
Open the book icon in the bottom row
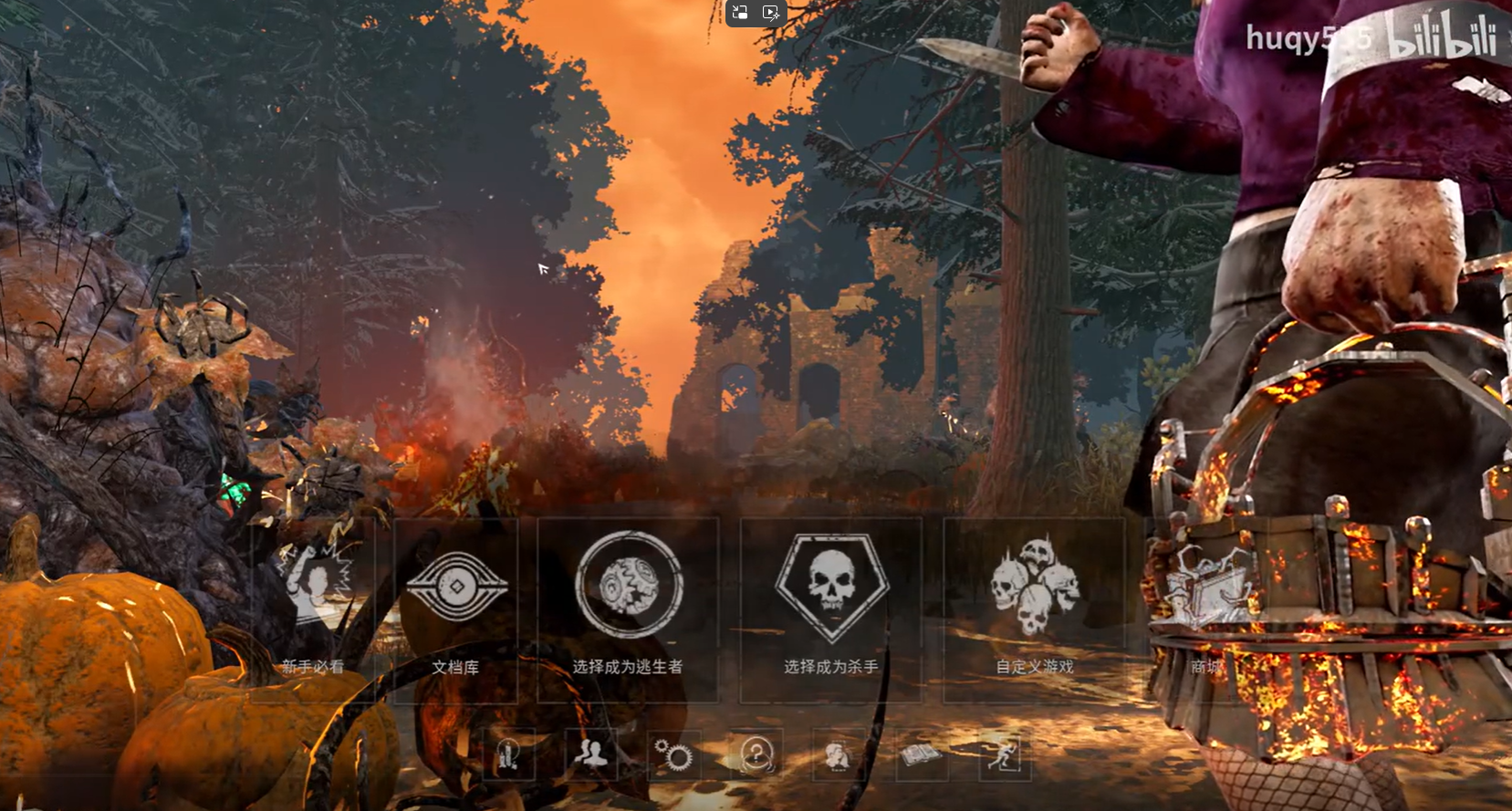point(921,755)
